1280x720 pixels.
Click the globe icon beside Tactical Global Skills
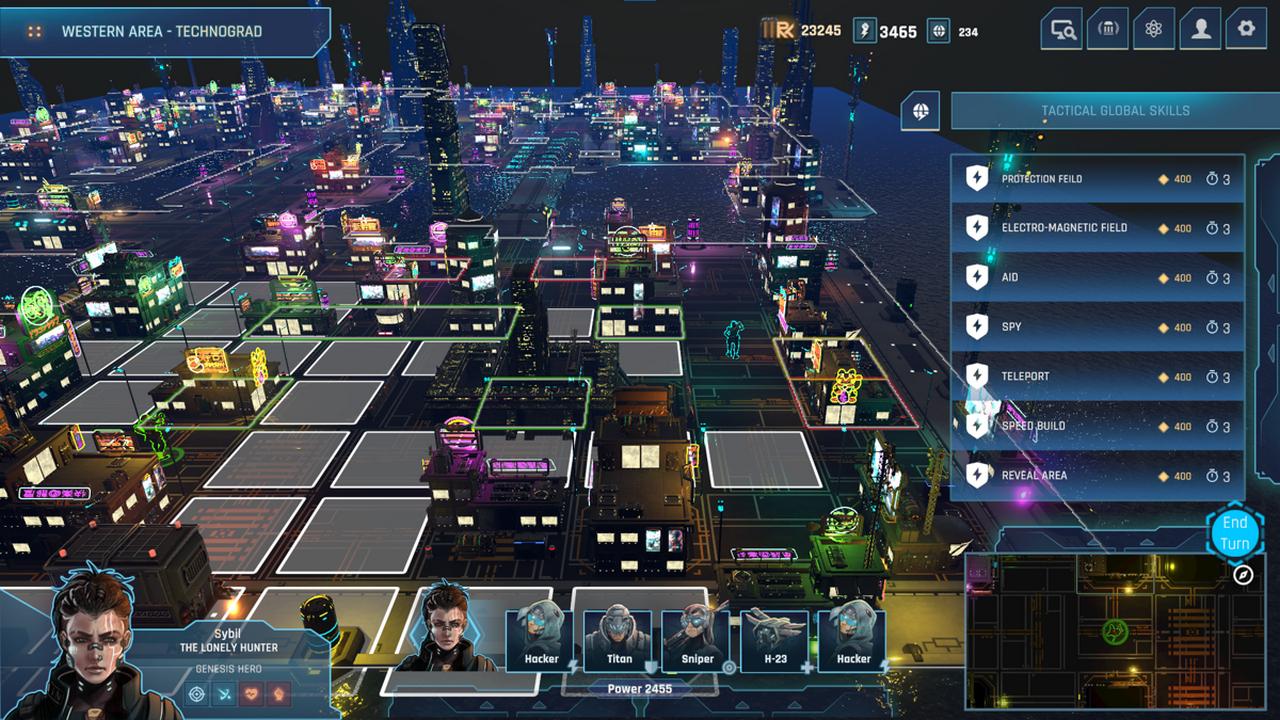[921, 110]
